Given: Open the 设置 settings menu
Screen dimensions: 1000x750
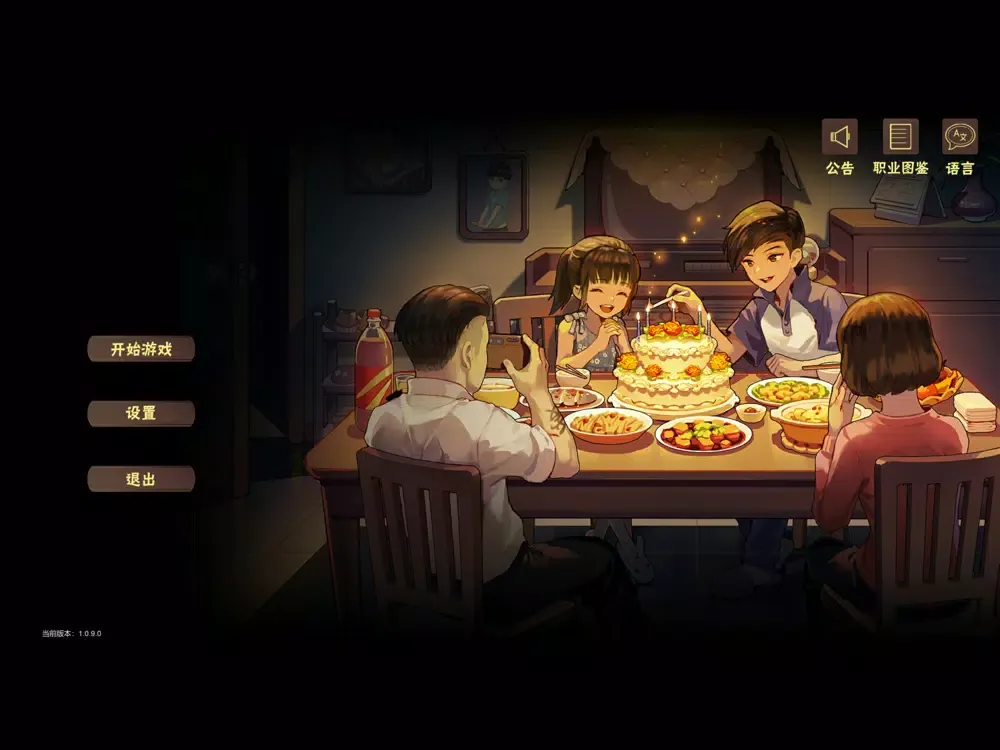Looking at the screenshot, I should coord(141,413).
